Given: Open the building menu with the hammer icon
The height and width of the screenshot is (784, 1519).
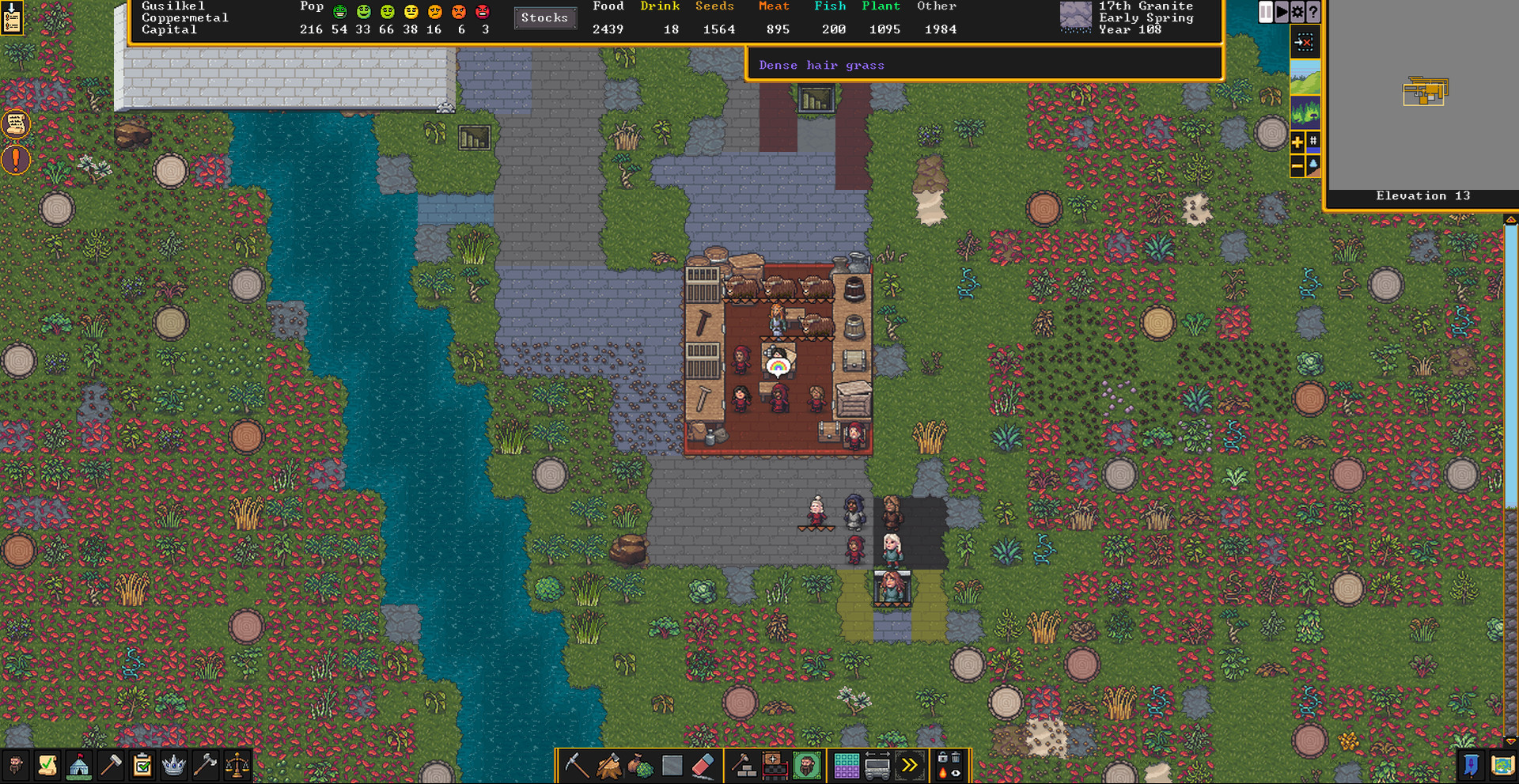Looking at the screenshot, I should point(744,764).
